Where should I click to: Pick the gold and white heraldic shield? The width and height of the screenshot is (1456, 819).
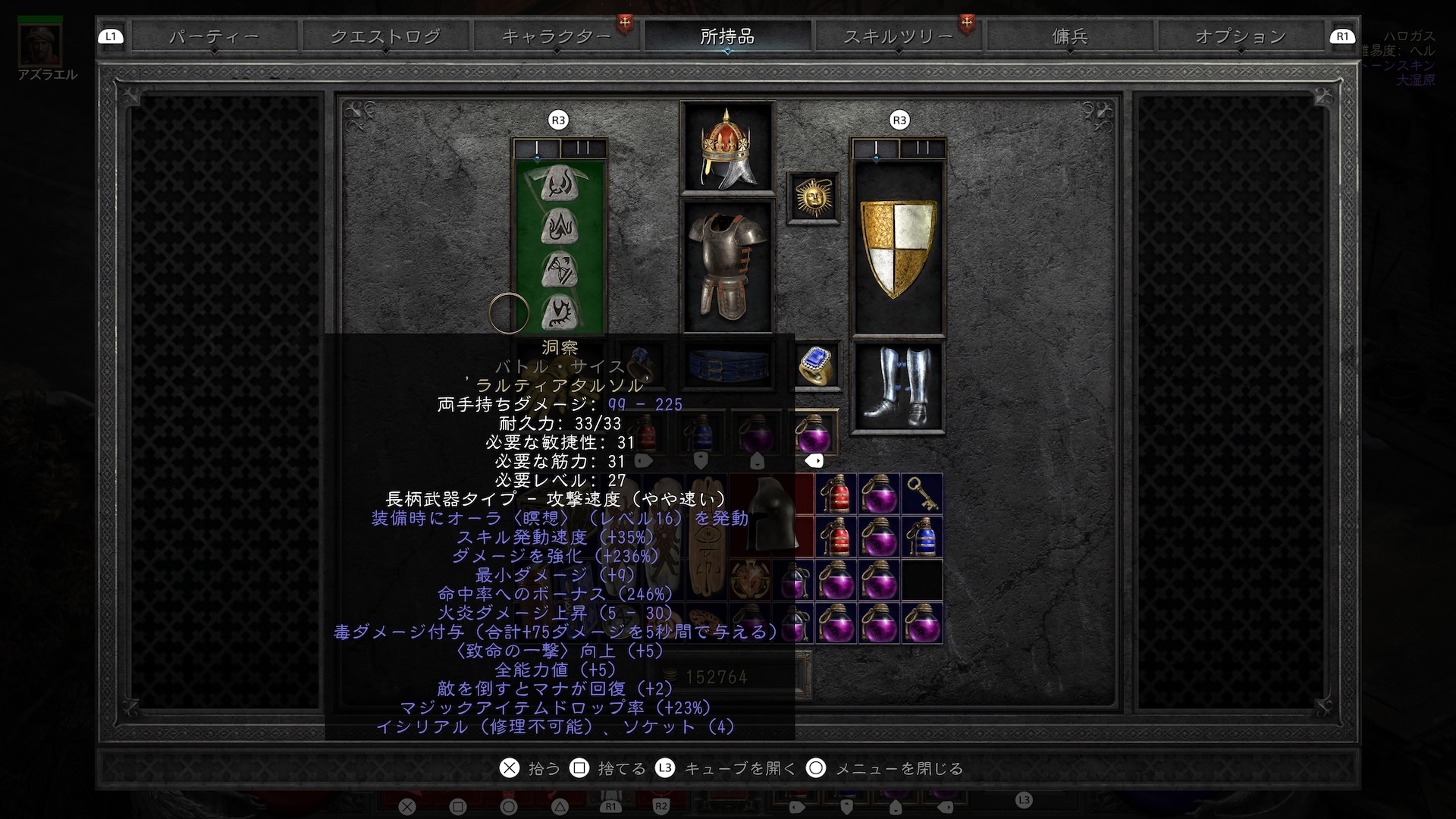click(x=899, y=247)
